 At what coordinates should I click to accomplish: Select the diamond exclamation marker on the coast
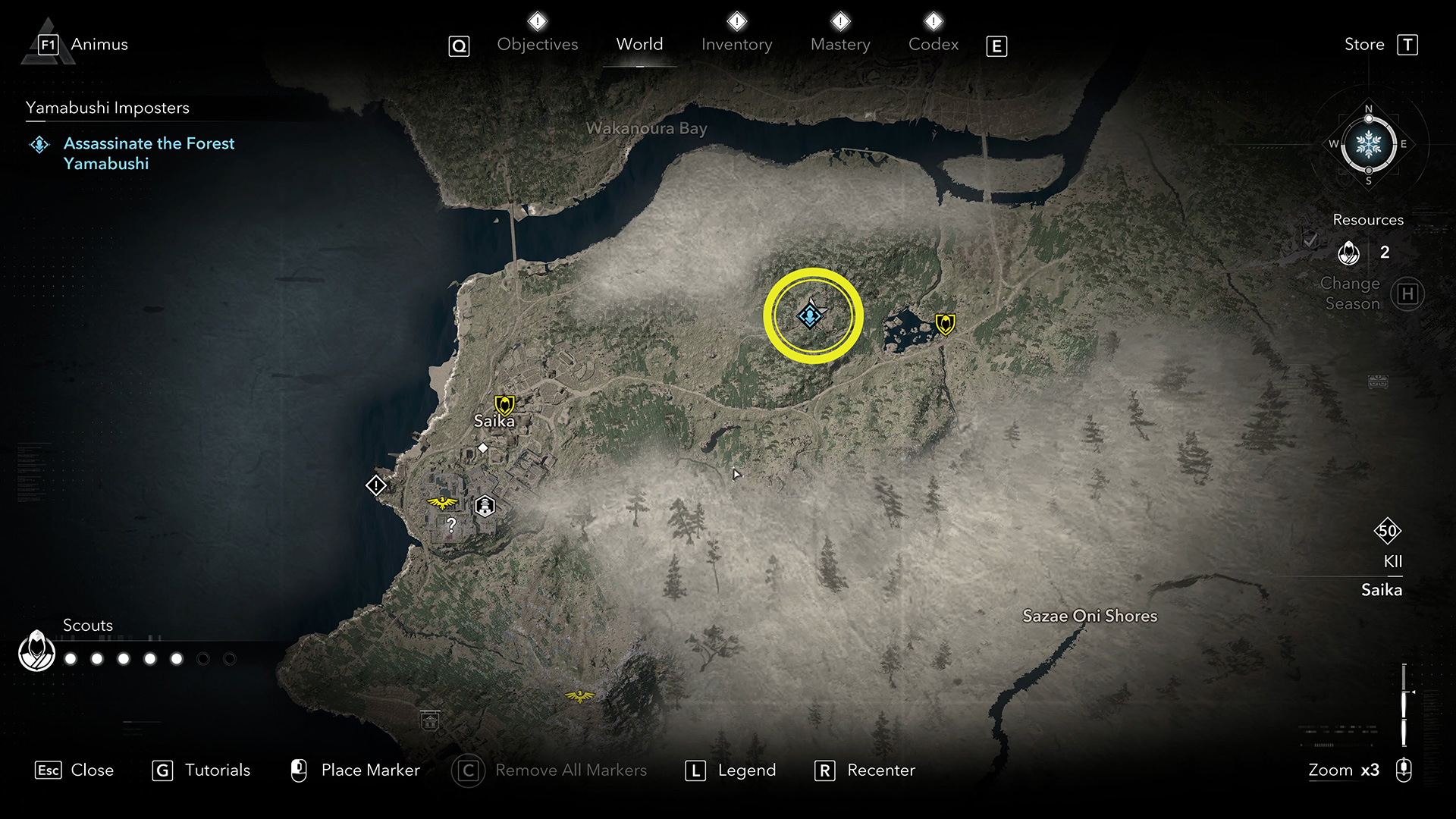376,485
